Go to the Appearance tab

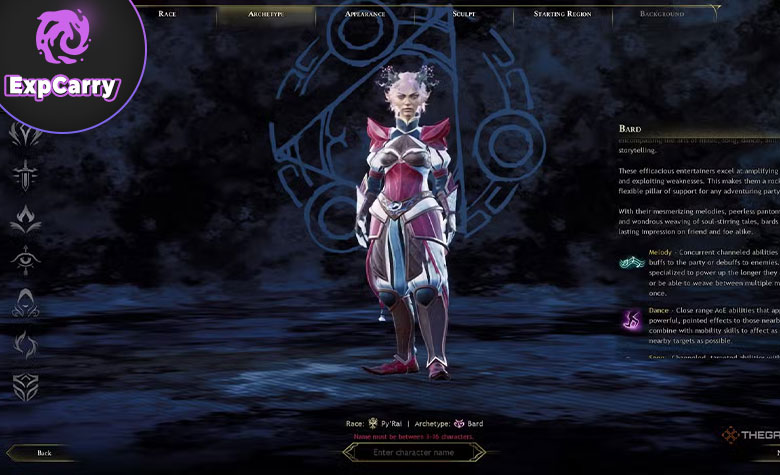(x=365, y=14)
